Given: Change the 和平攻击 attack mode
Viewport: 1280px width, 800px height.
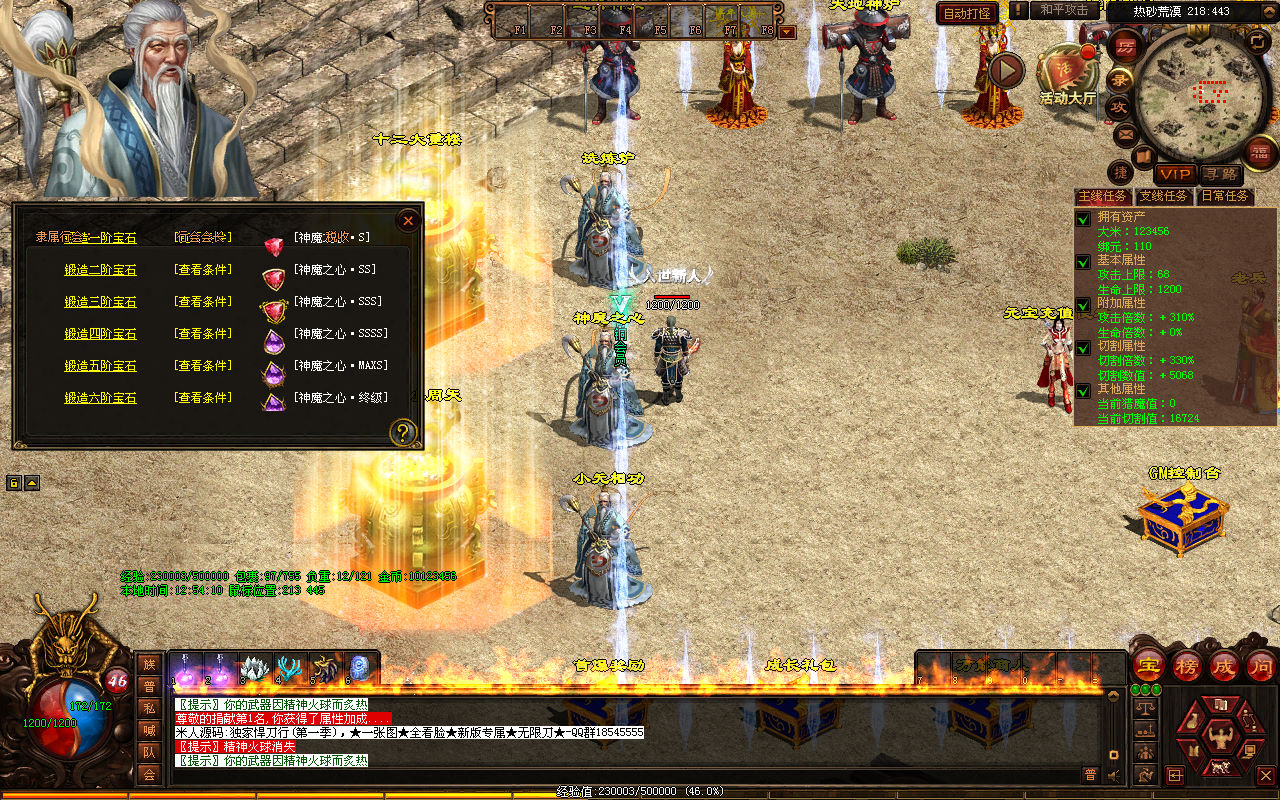Looking at the screenshot, I should click(1064, 10).
